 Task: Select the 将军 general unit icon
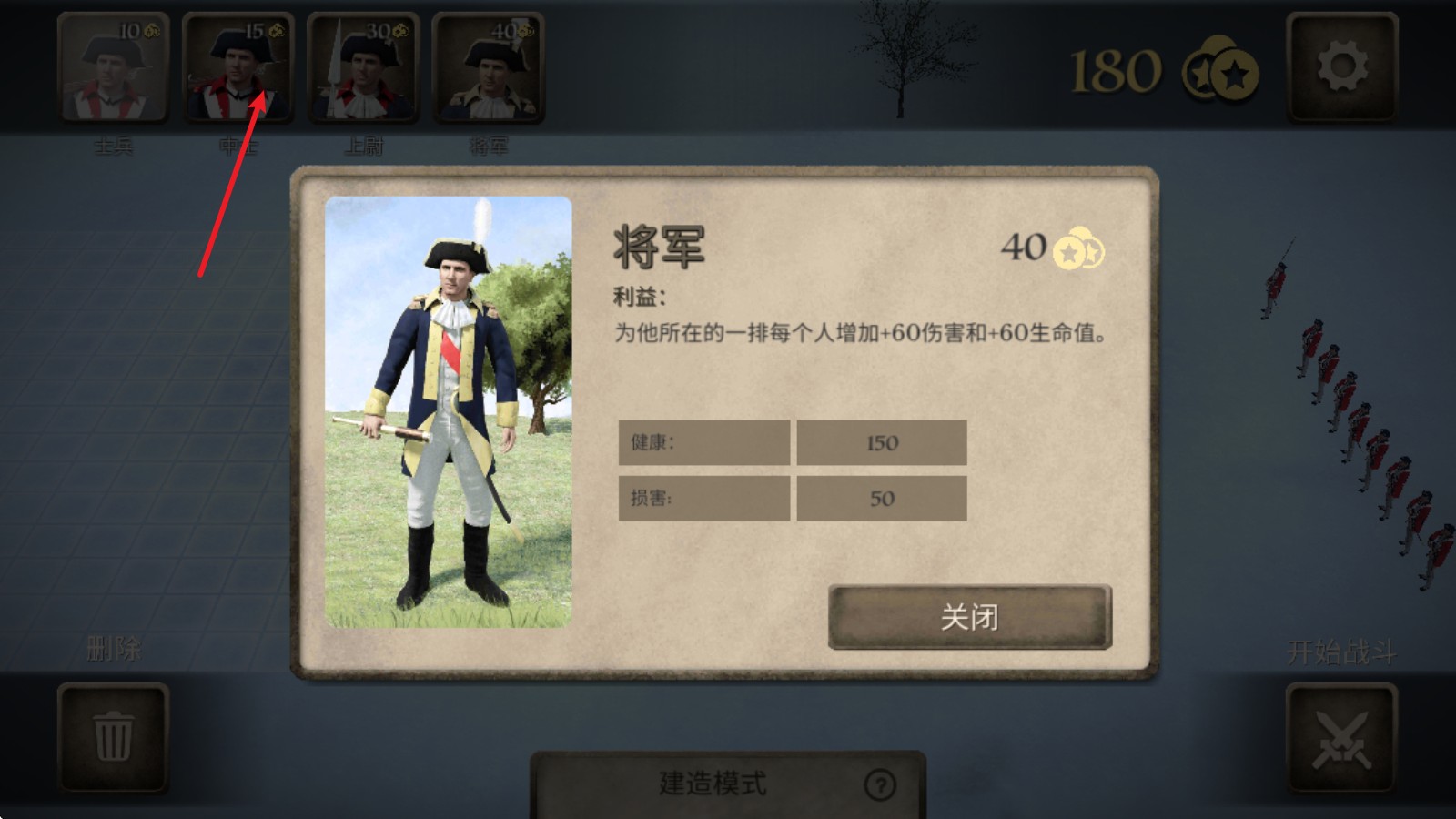pos(485,68)
